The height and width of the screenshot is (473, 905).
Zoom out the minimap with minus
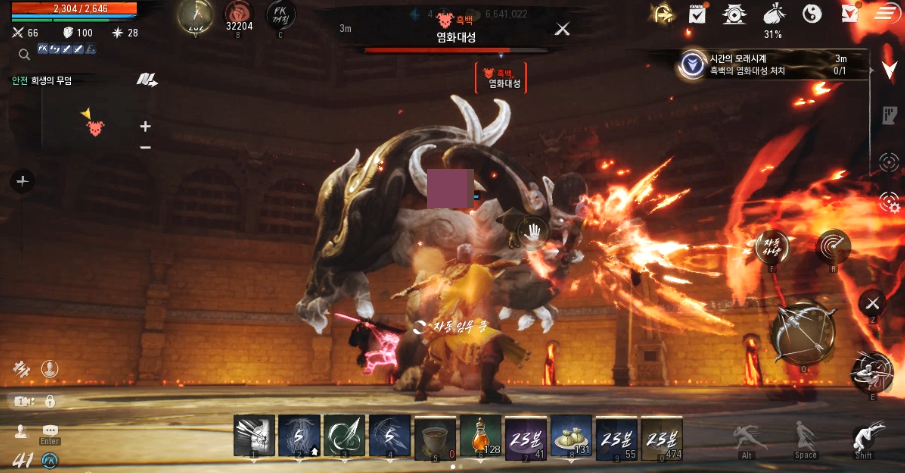[x=145, y=147]
